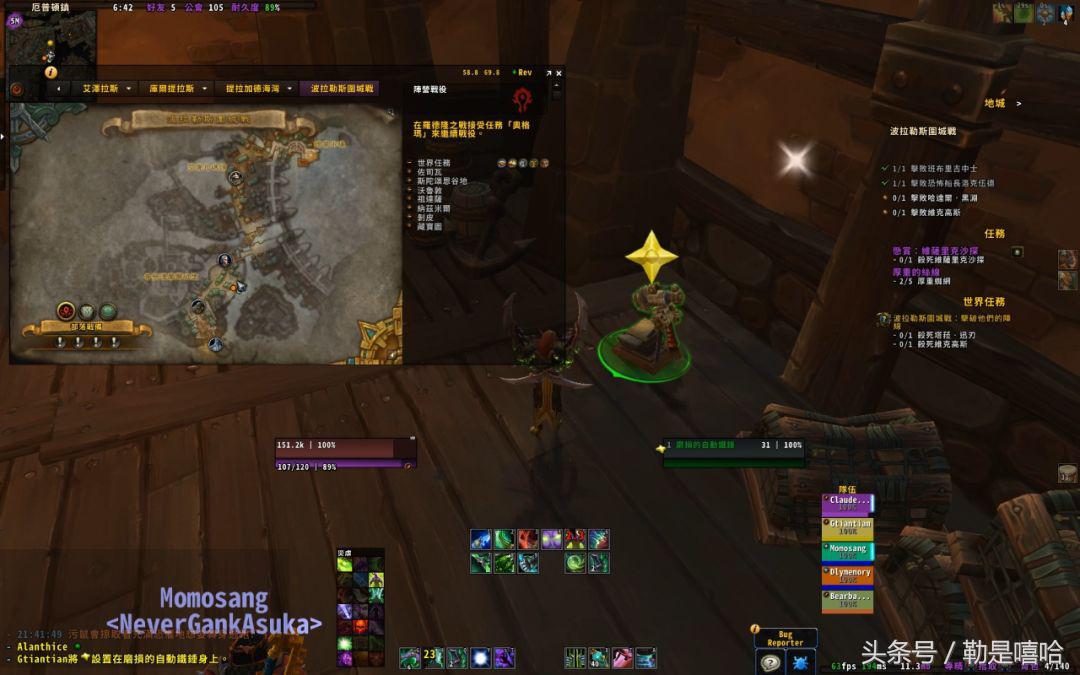Activate the purple glowing eyes ability
1080x675 pixels.
coord(551,540)
